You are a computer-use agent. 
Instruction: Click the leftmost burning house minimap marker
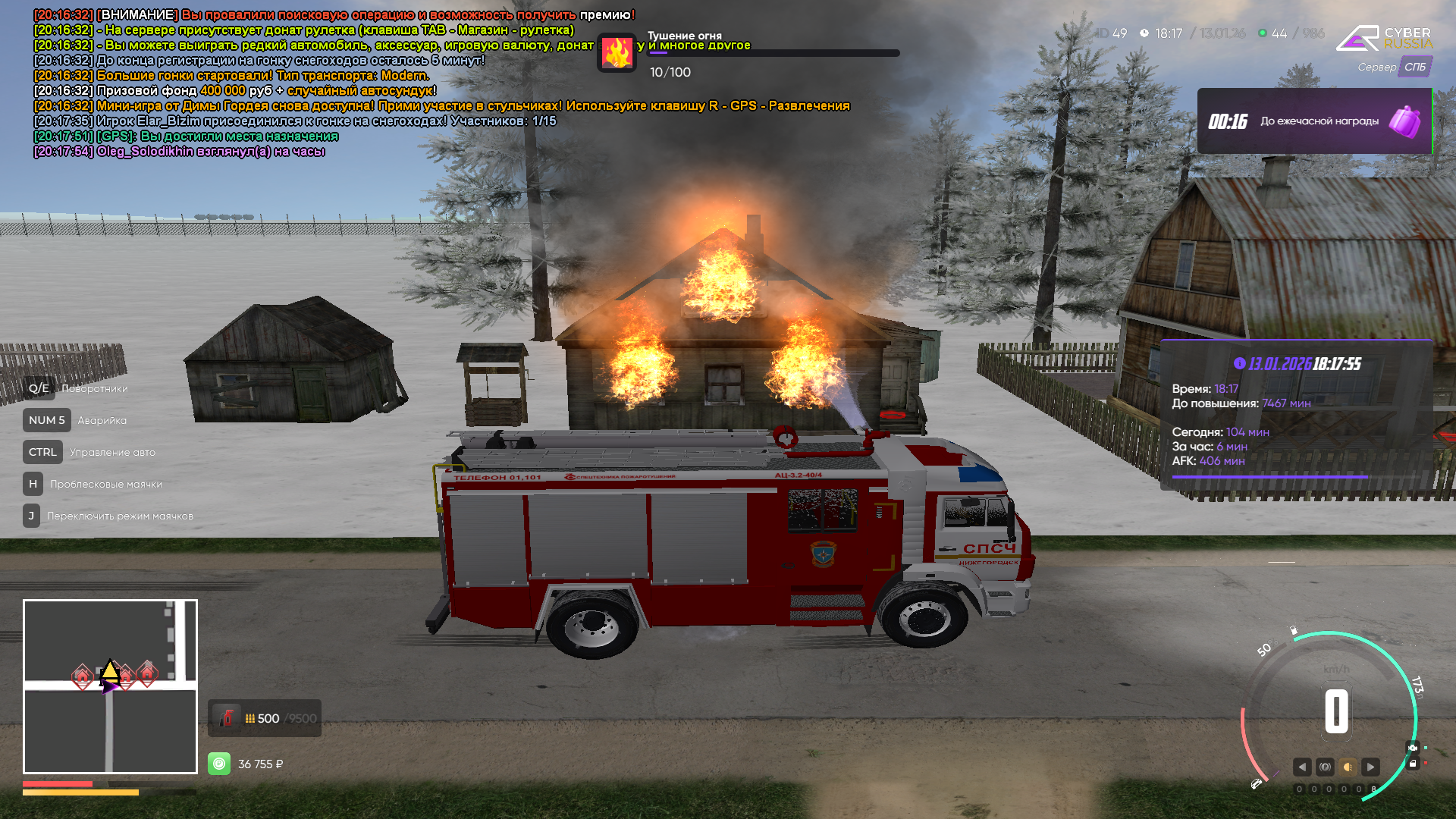(82, 676)
